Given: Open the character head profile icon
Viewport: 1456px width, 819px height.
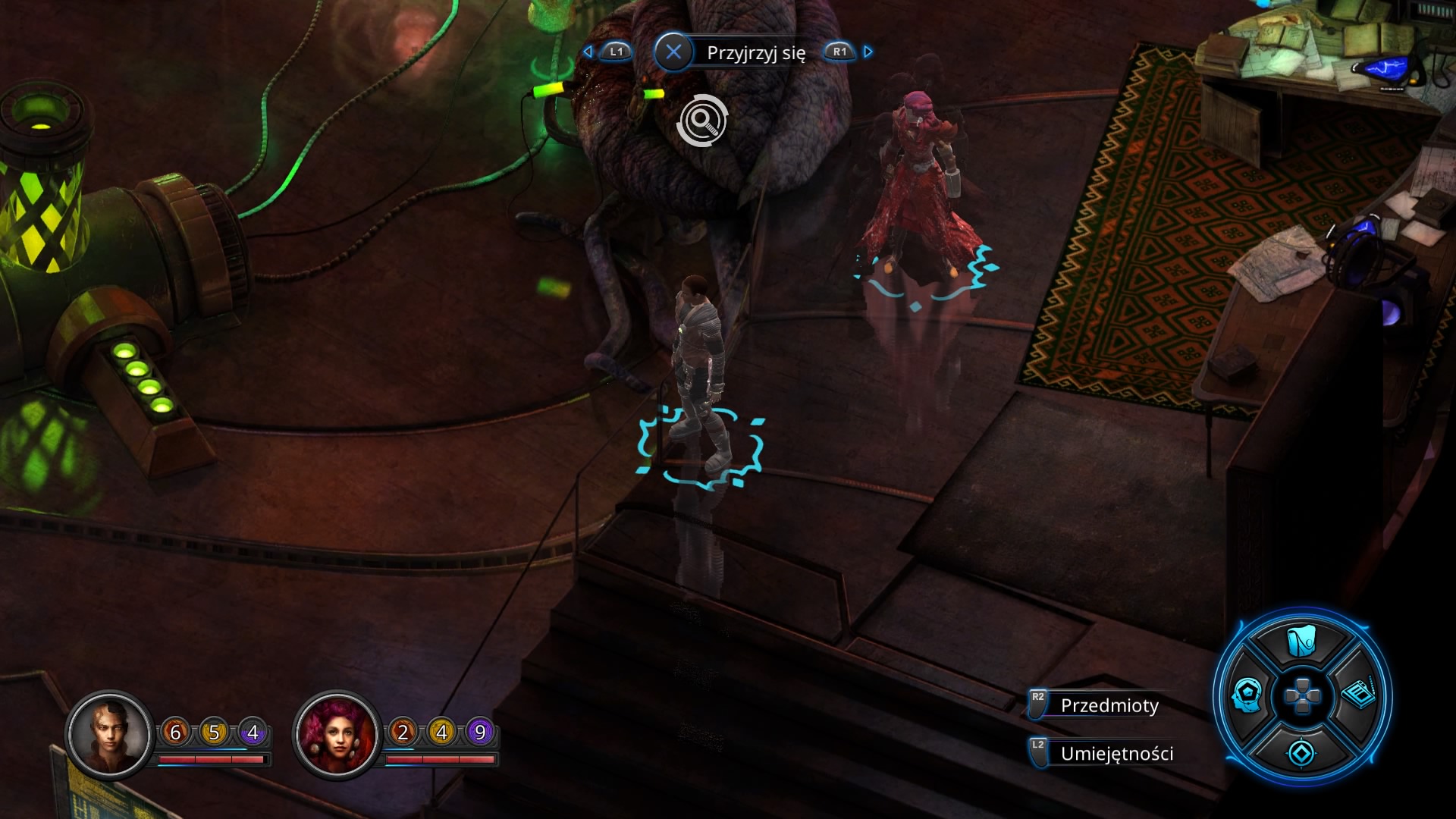Looking at the screenshot, I should click(1247, 695).
